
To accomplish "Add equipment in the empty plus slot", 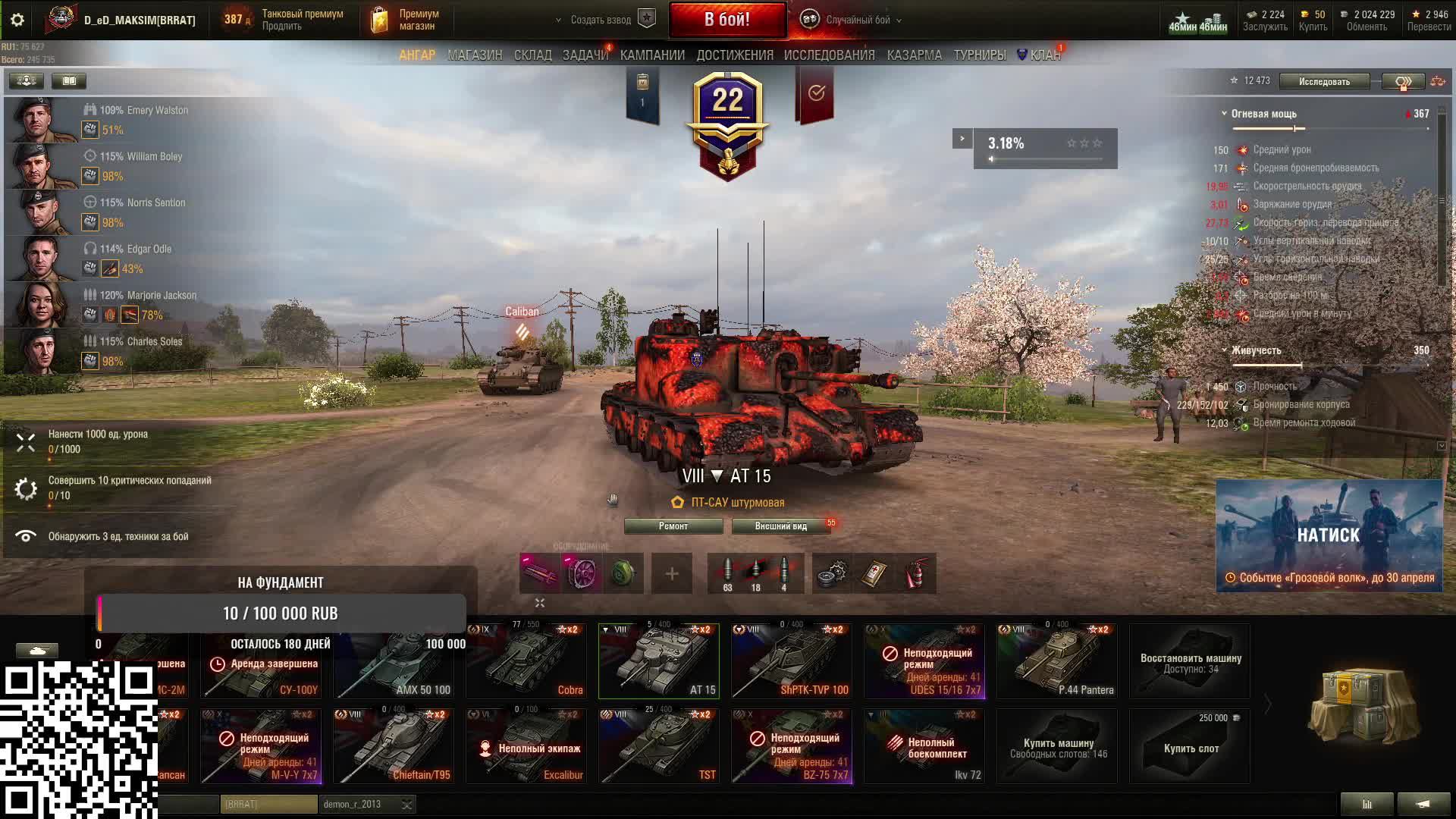I will click(672, 574).
